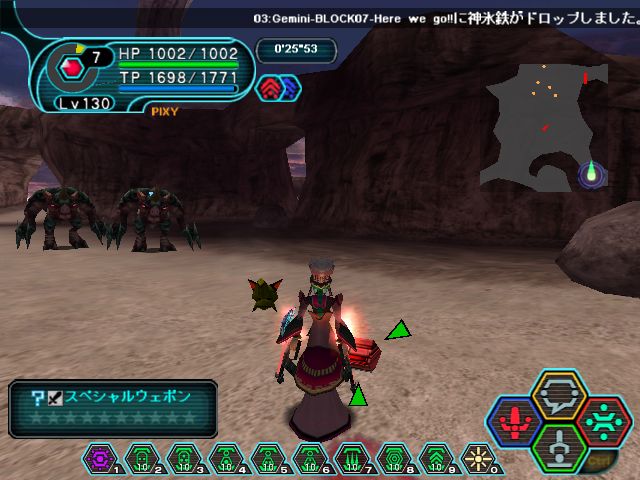The image size is (640, 480).
Task: Use the yellow starburst icon in slot 0
Action: tap(476, 459)
